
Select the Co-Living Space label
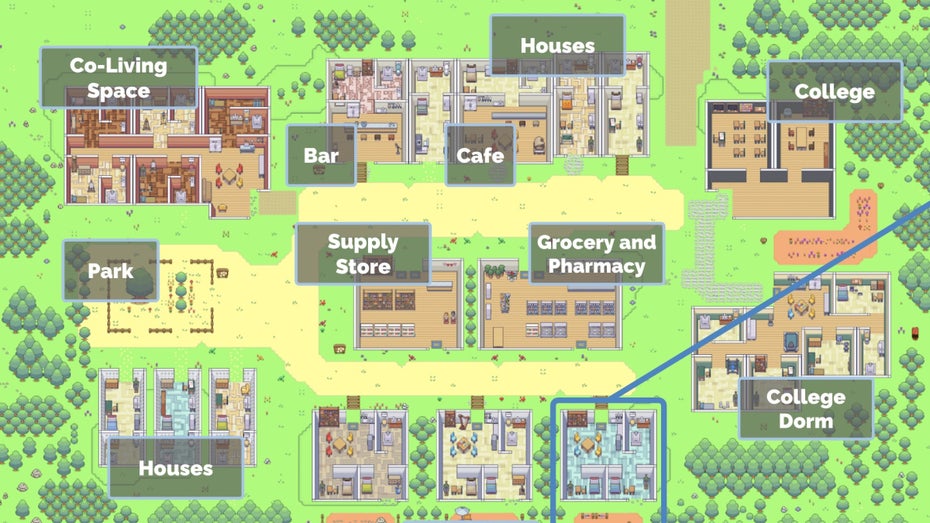coord(118,78)
